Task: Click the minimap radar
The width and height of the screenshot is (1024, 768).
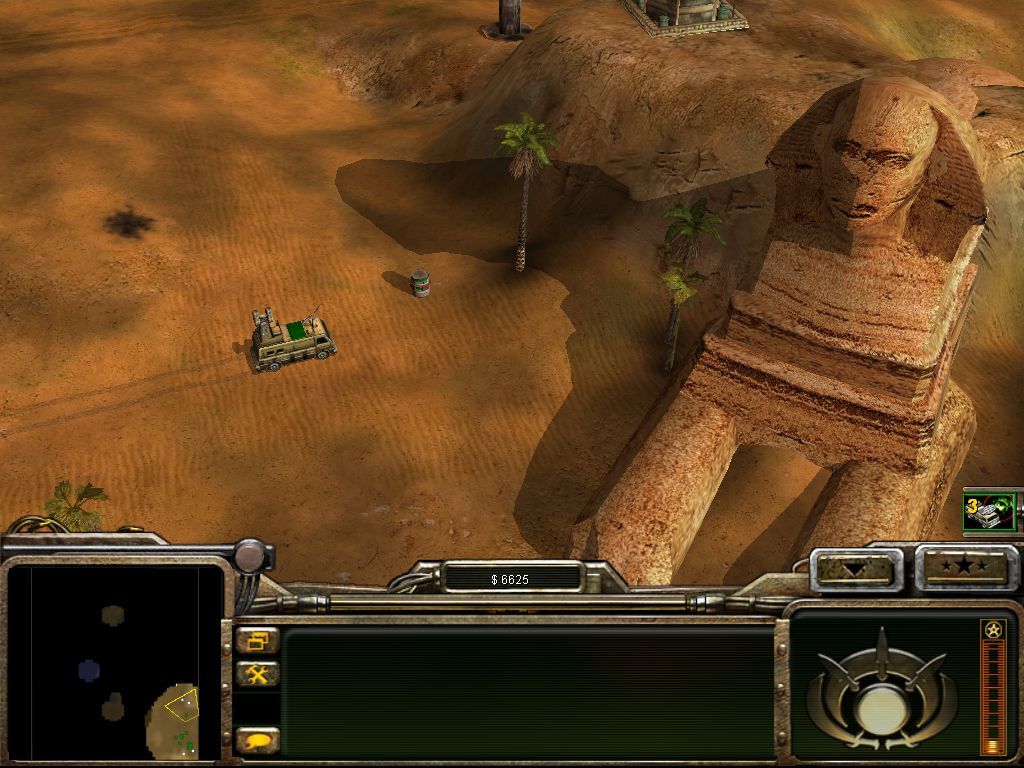Action: (113, 662)
